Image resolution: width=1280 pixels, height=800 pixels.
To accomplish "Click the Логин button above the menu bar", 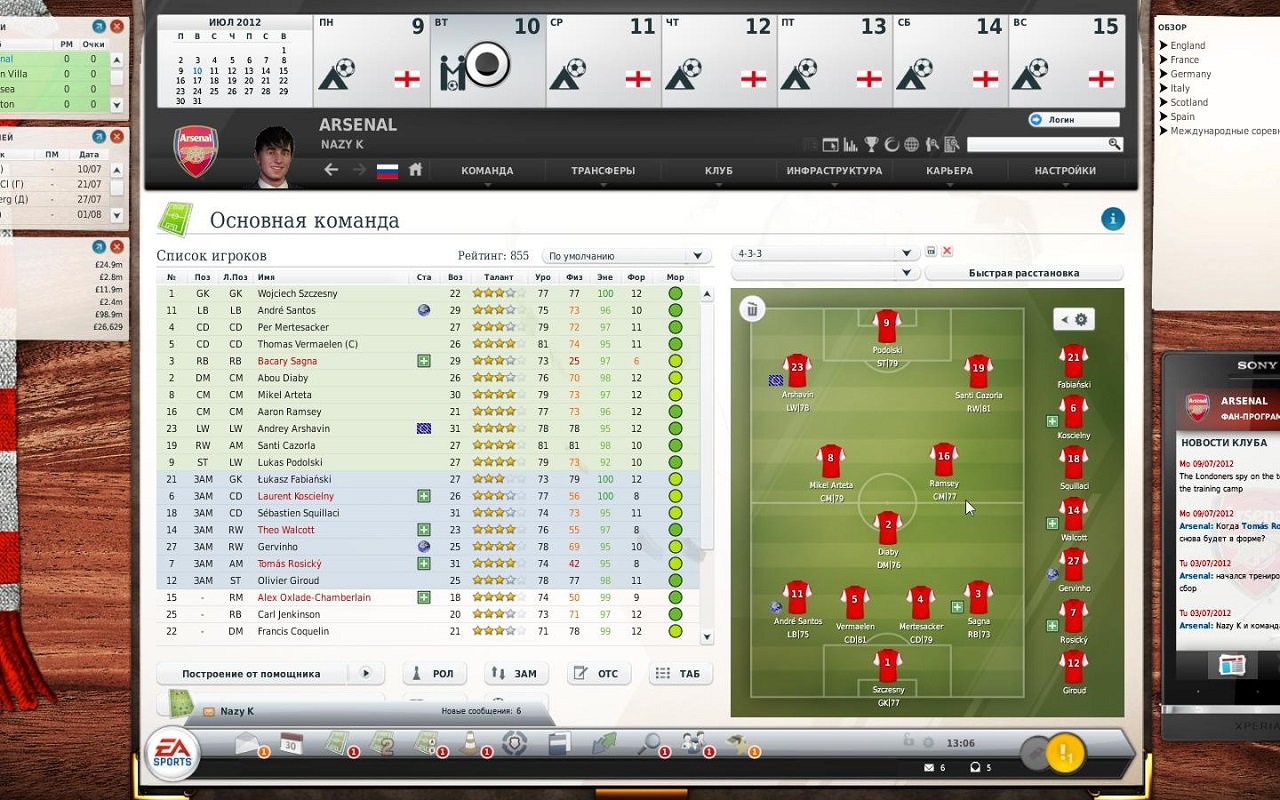I will coord(1072,118).
